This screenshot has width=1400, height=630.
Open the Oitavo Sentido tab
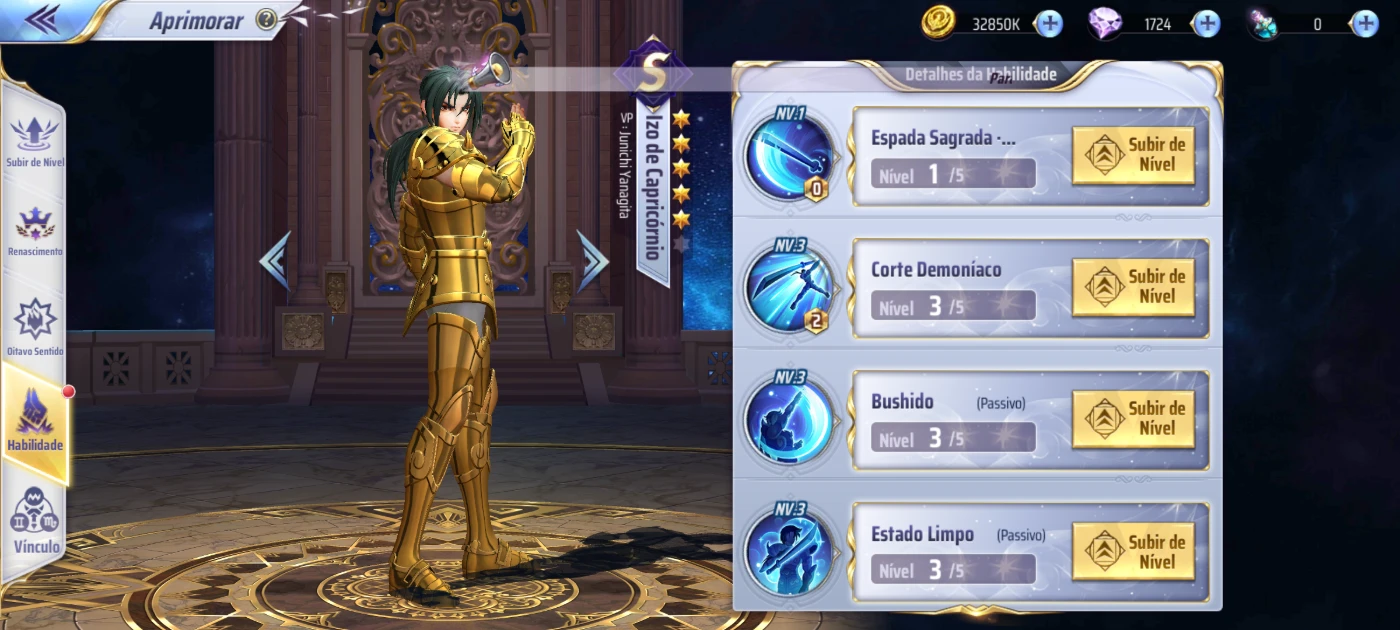[x=35, y=327]
